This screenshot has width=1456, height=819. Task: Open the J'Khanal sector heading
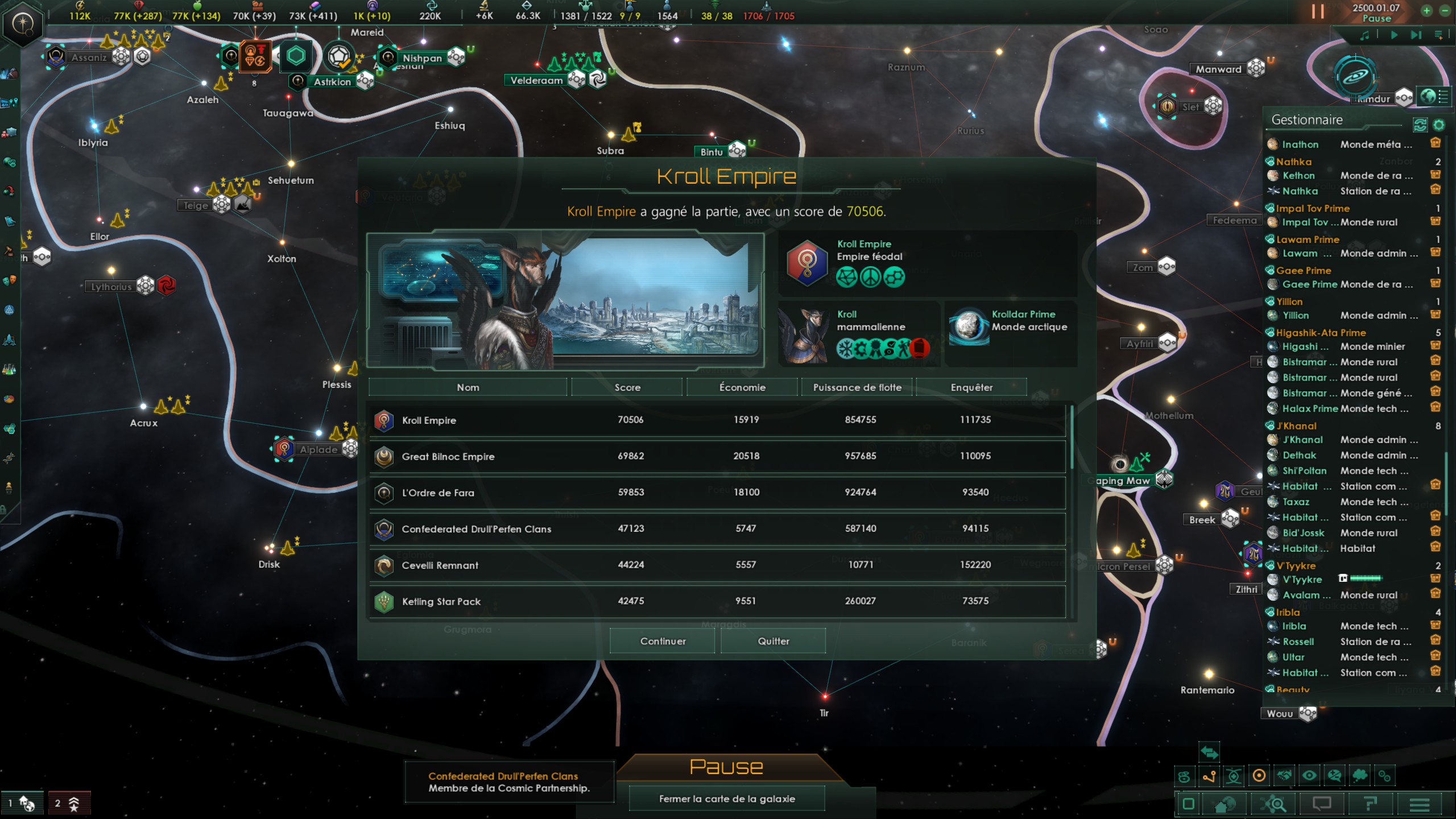(1296, 426)
